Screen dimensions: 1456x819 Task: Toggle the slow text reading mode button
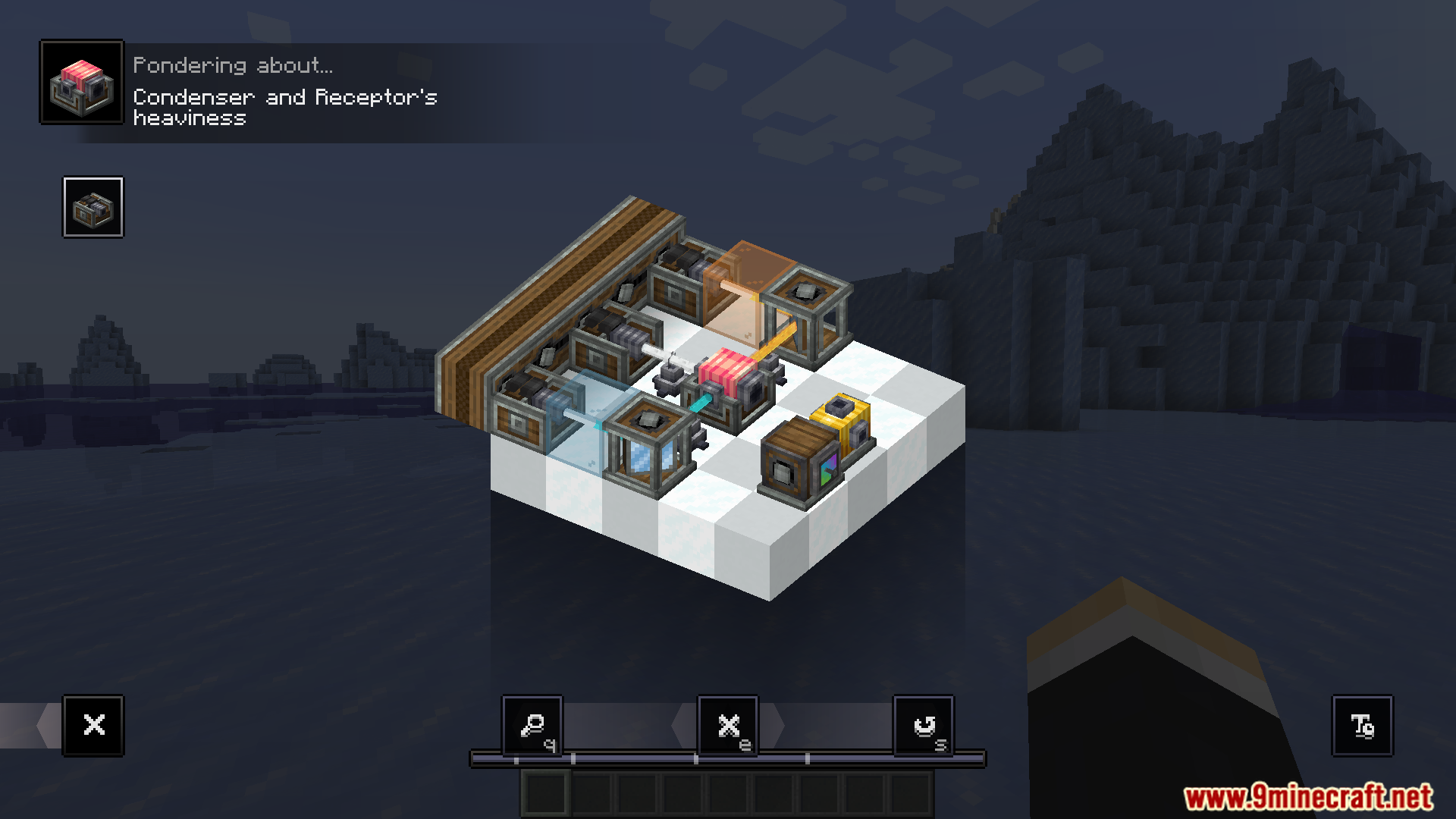(x=1362, y=726)
